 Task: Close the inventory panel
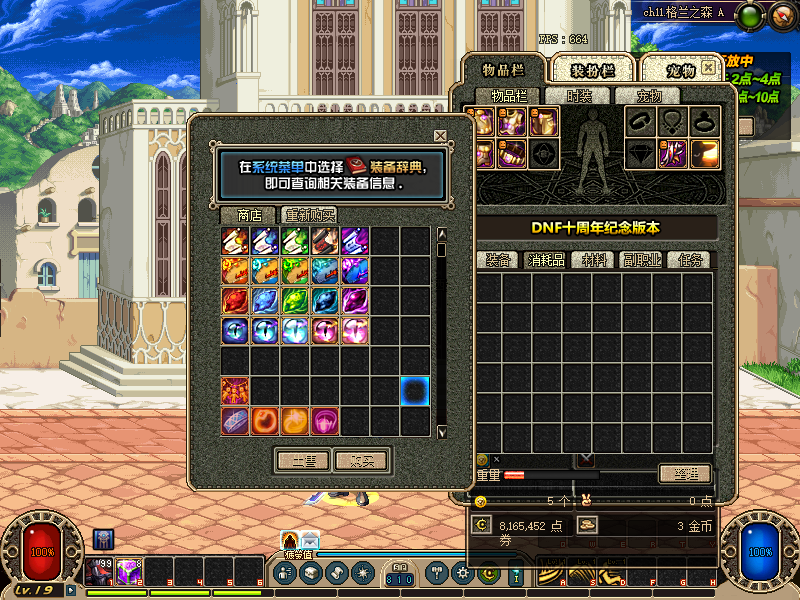point(708,68)
